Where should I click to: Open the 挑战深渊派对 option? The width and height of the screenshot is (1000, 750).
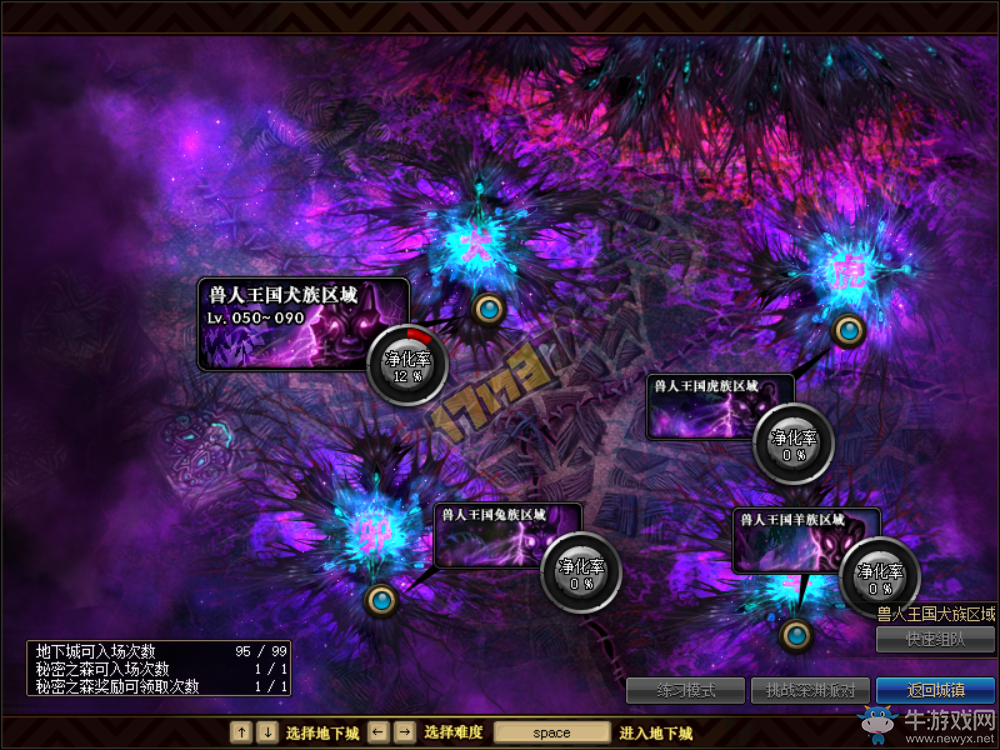pyautogui.click(x=810, y=690)
